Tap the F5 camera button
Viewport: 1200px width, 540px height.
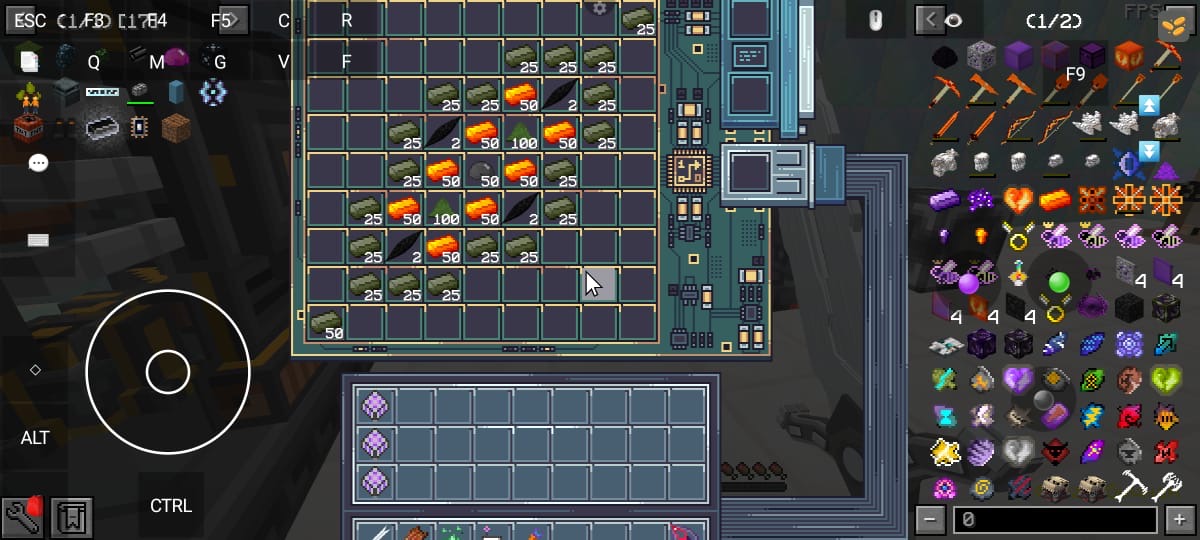click(x=222, y=20)
